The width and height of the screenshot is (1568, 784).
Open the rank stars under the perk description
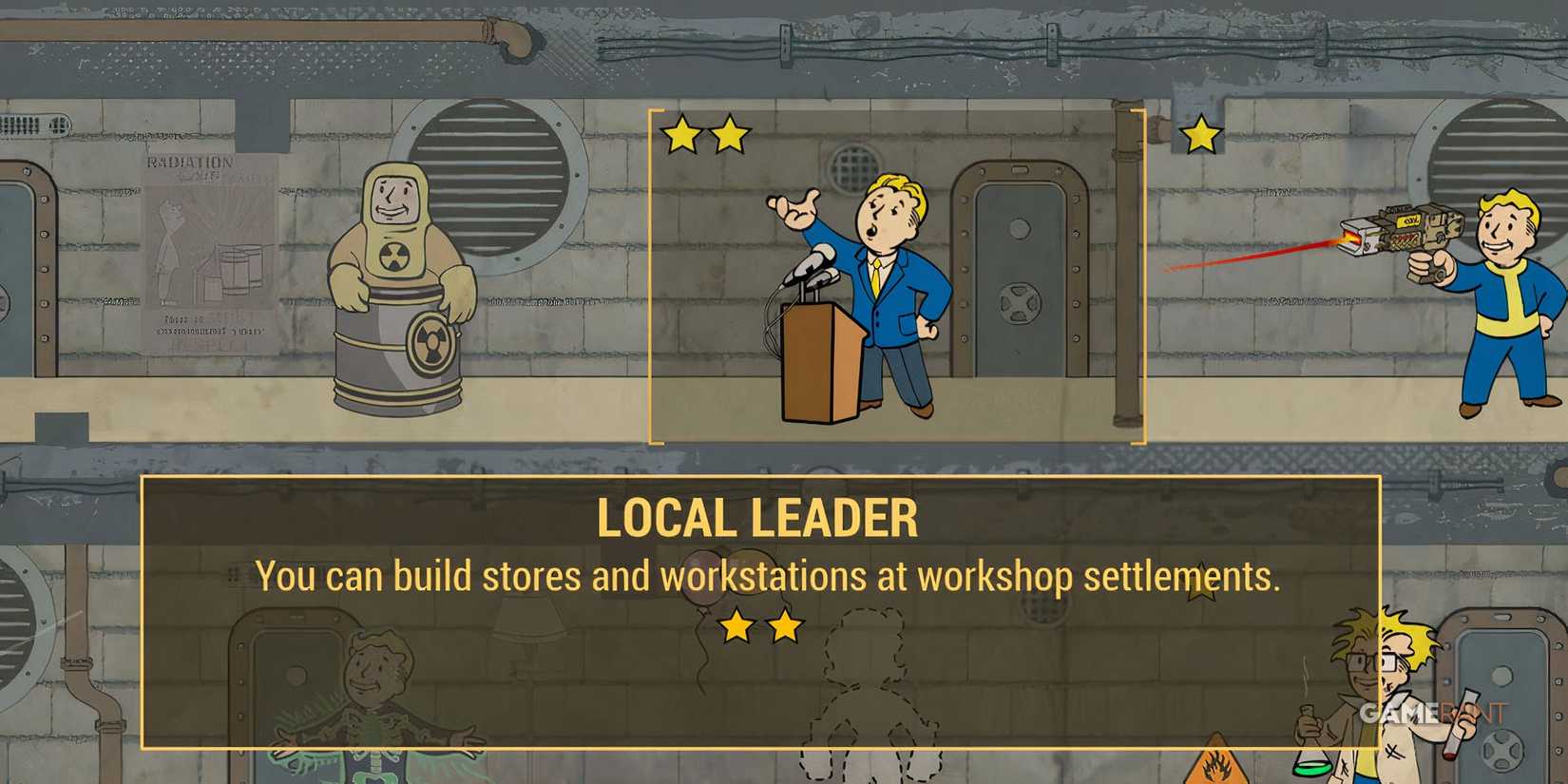[760, 627]
